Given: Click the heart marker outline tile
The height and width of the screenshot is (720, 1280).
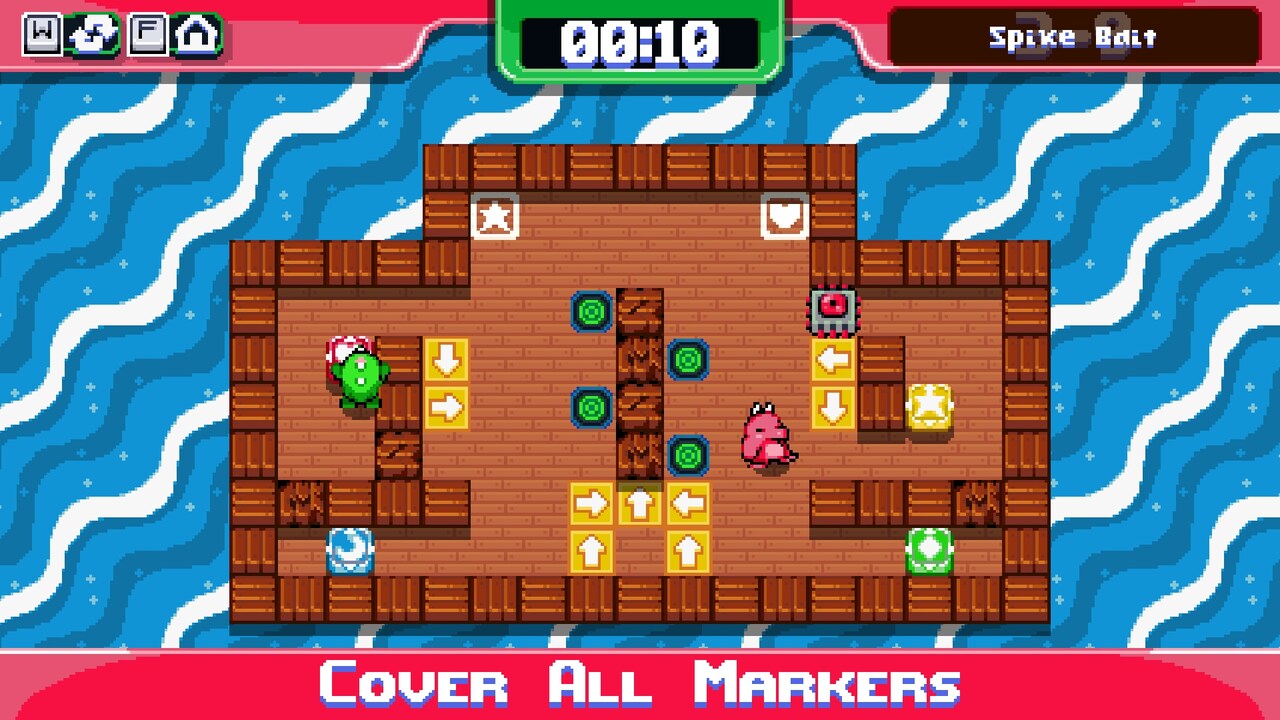Looking at the screenshot, I should click(785, 218).
